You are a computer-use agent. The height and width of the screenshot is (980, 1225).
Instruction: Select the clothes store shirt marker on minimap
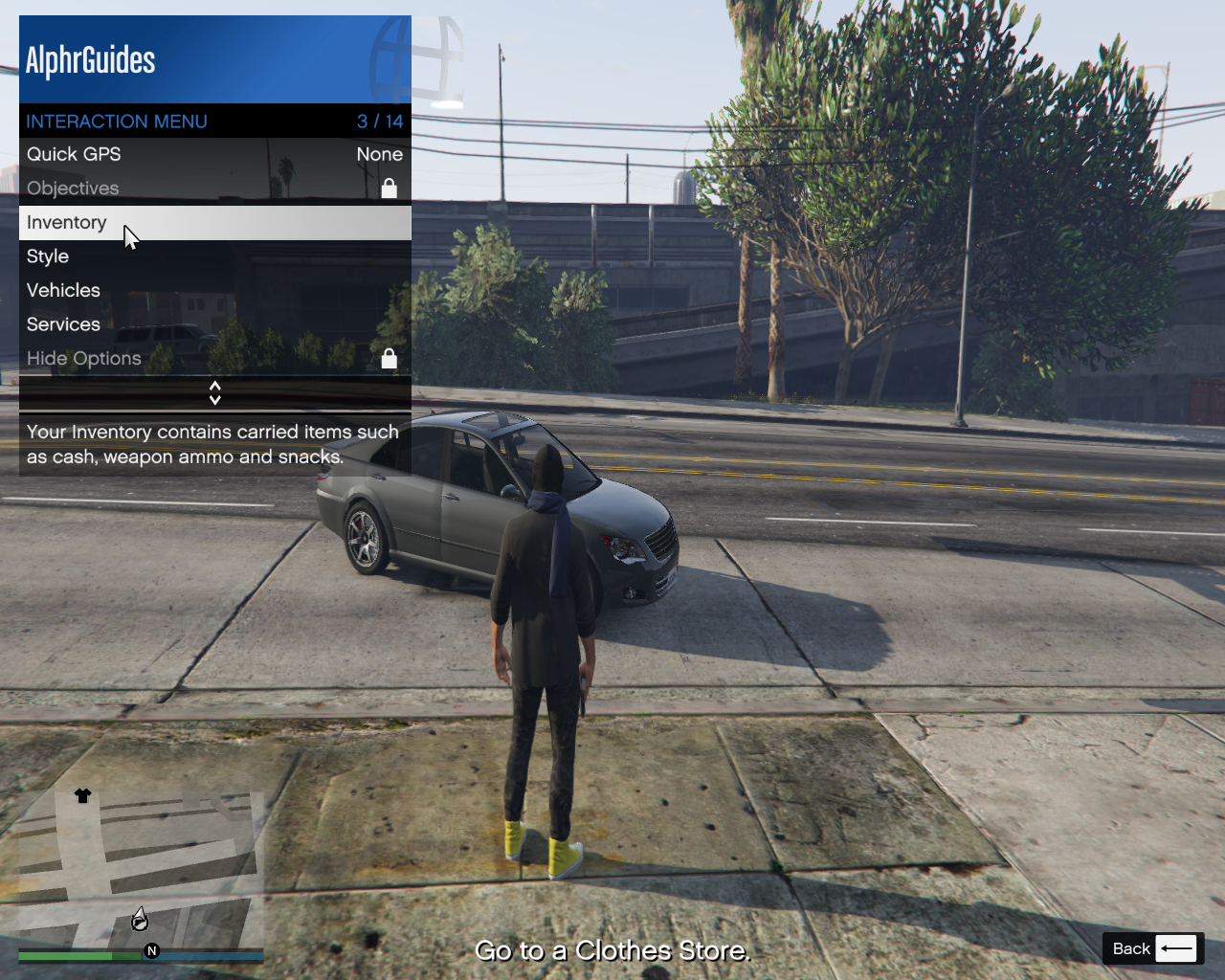click(x=83, y=796)
